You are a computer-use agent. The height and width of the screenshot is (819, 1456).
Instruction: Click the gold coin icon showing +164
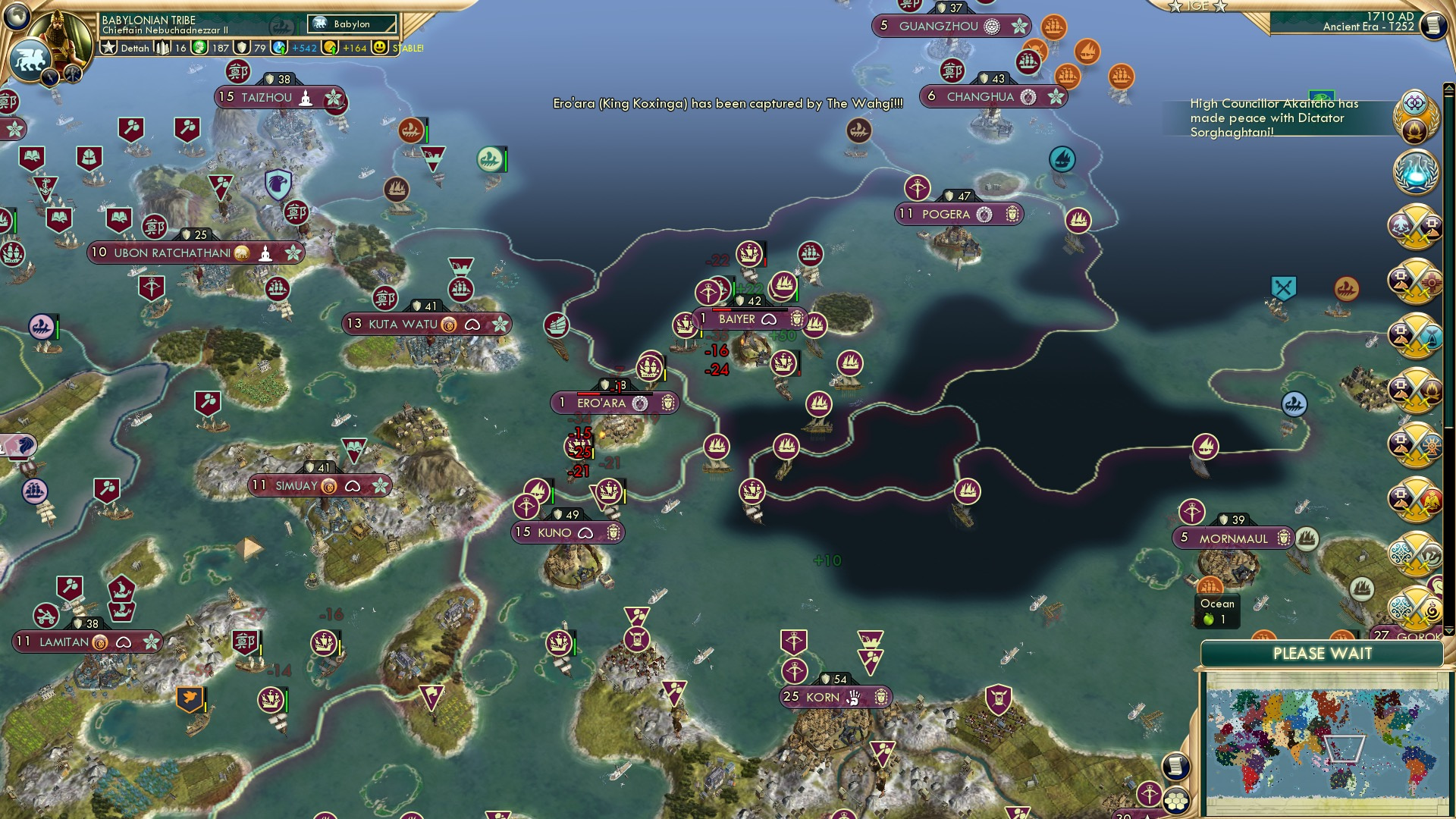[331, 48]
